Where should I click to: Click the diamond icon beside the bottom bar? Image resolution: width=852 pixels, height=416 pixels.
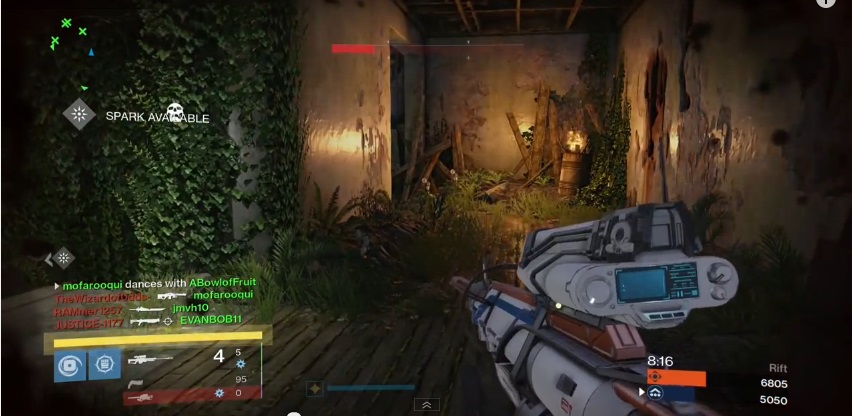[x=314, y=388]
